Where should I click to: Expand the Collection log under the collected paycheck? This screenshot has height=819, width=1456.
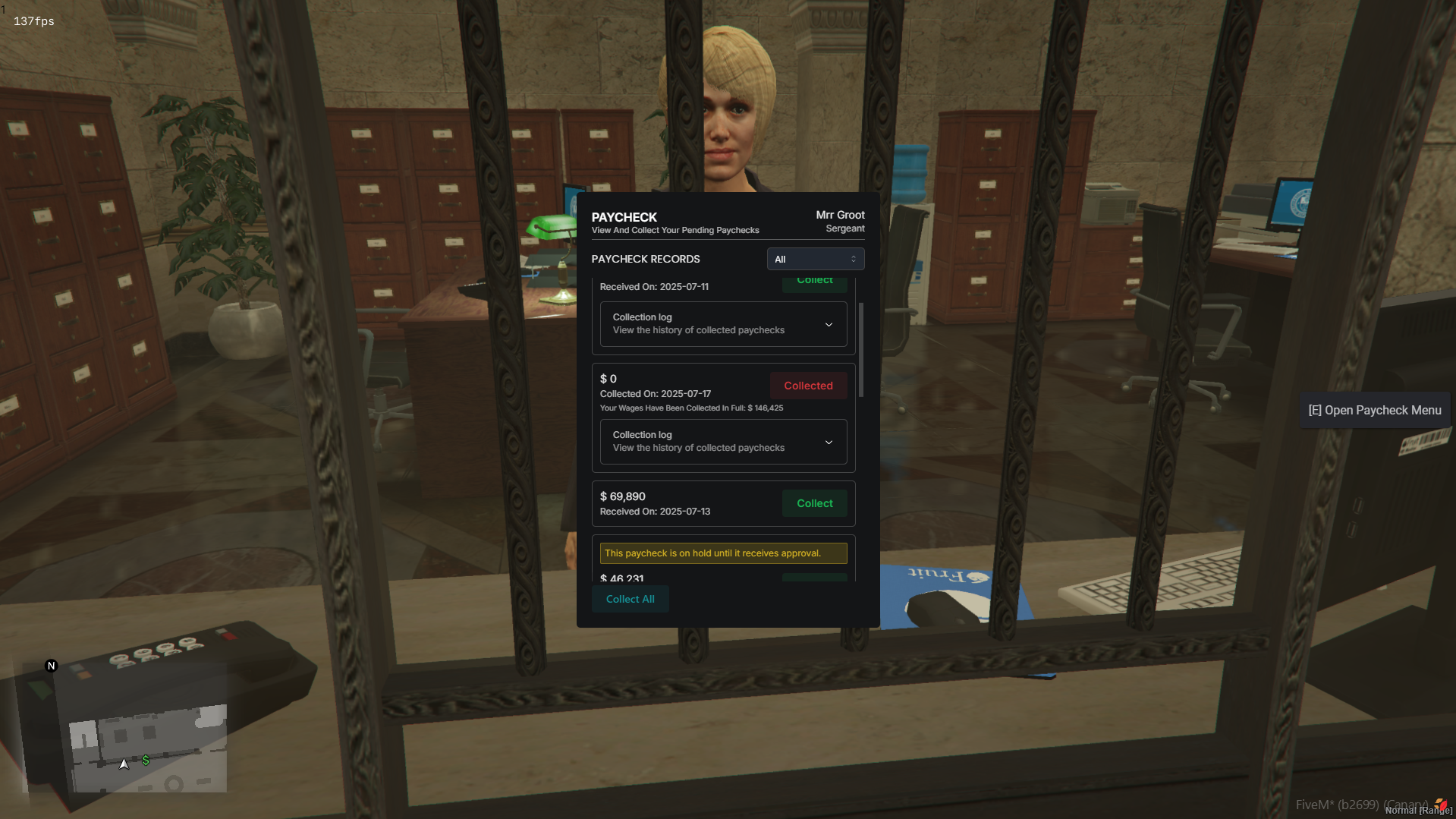tap(722, 442)
